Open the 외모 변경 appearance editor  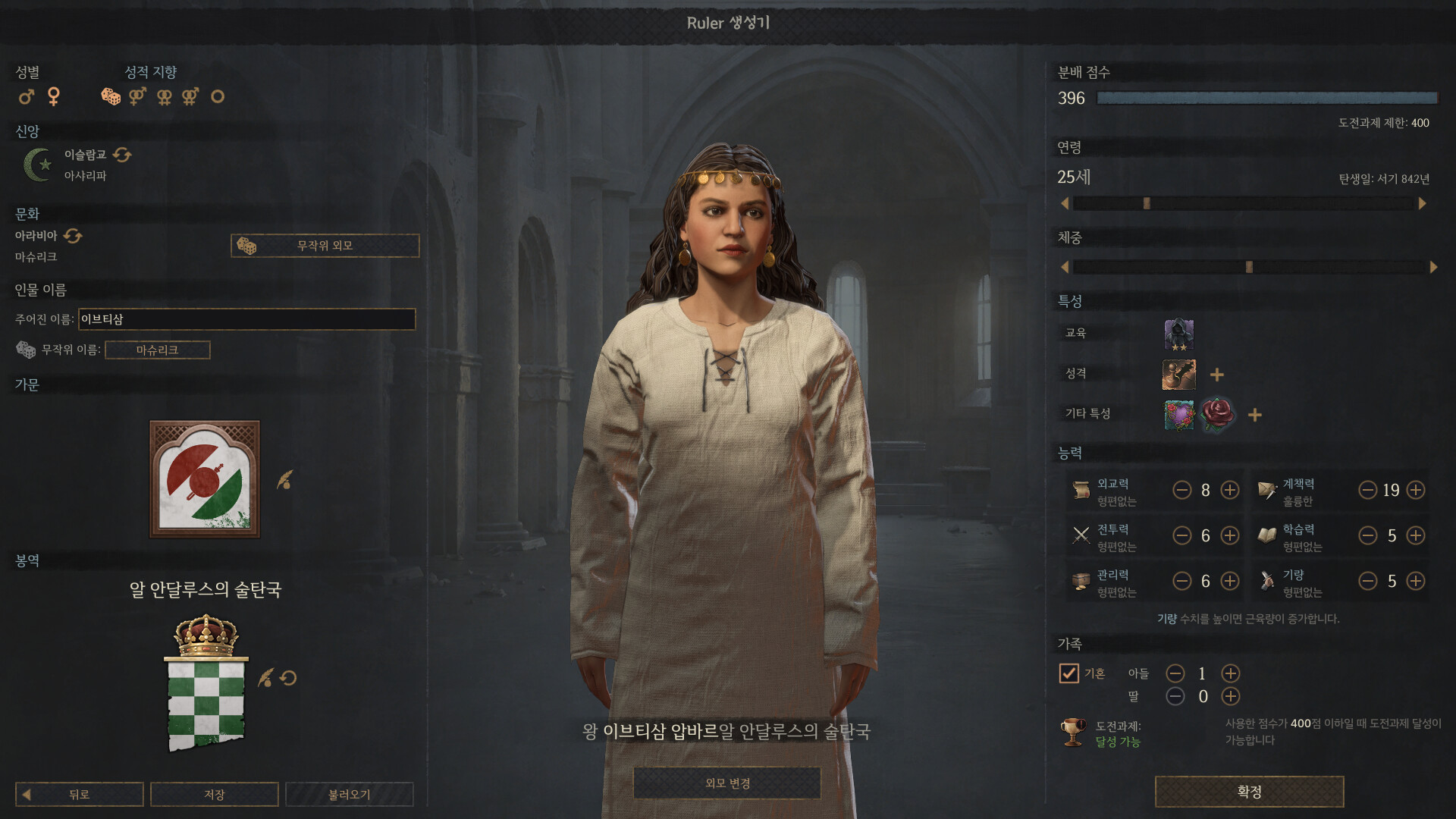(x=726, y=783)
